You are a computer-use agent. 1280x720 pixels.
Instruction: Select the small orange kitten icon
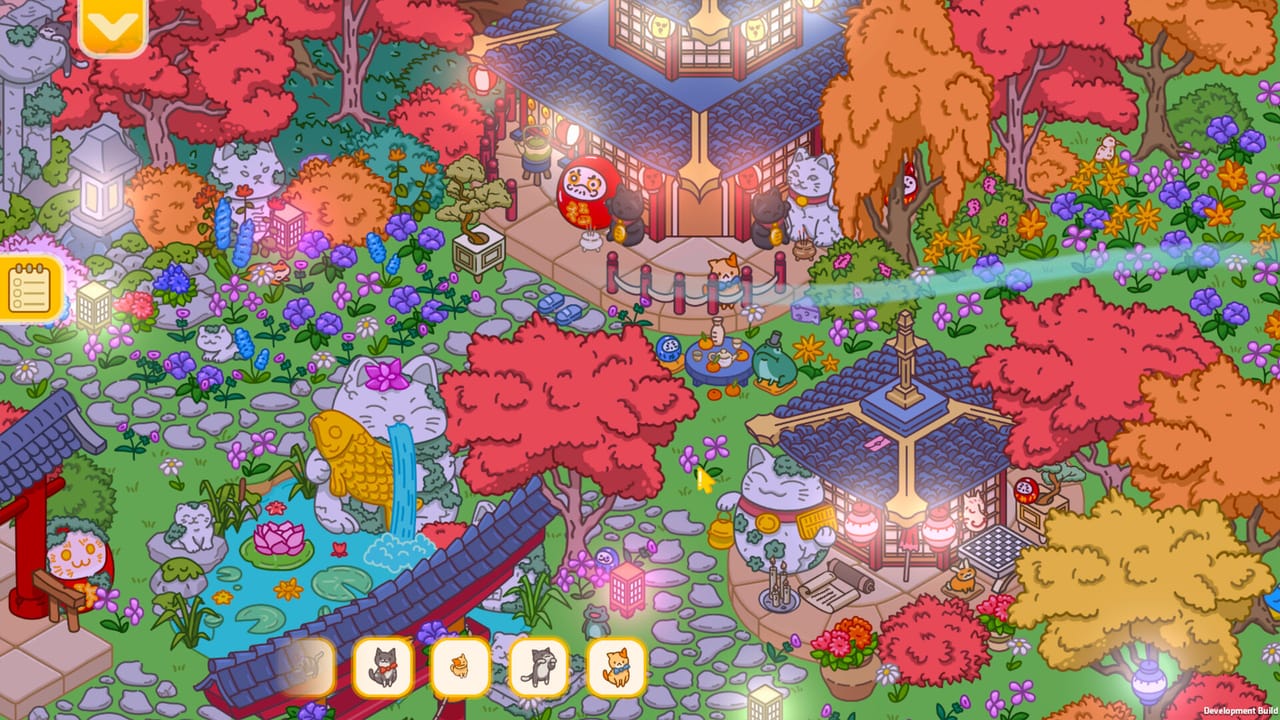(461, 665)
